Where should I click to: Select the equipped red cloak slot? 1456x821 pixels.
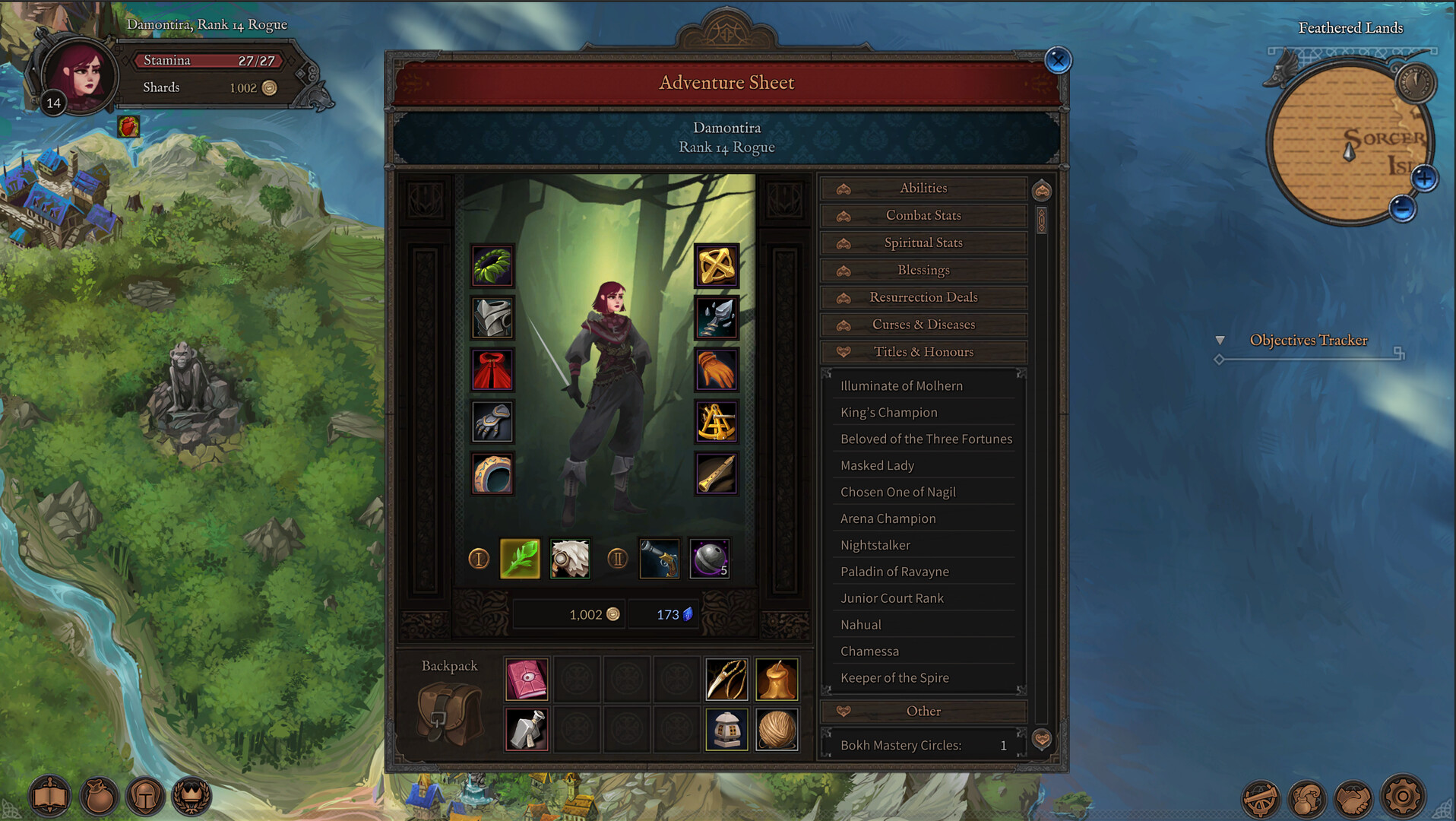pos(492,369)
